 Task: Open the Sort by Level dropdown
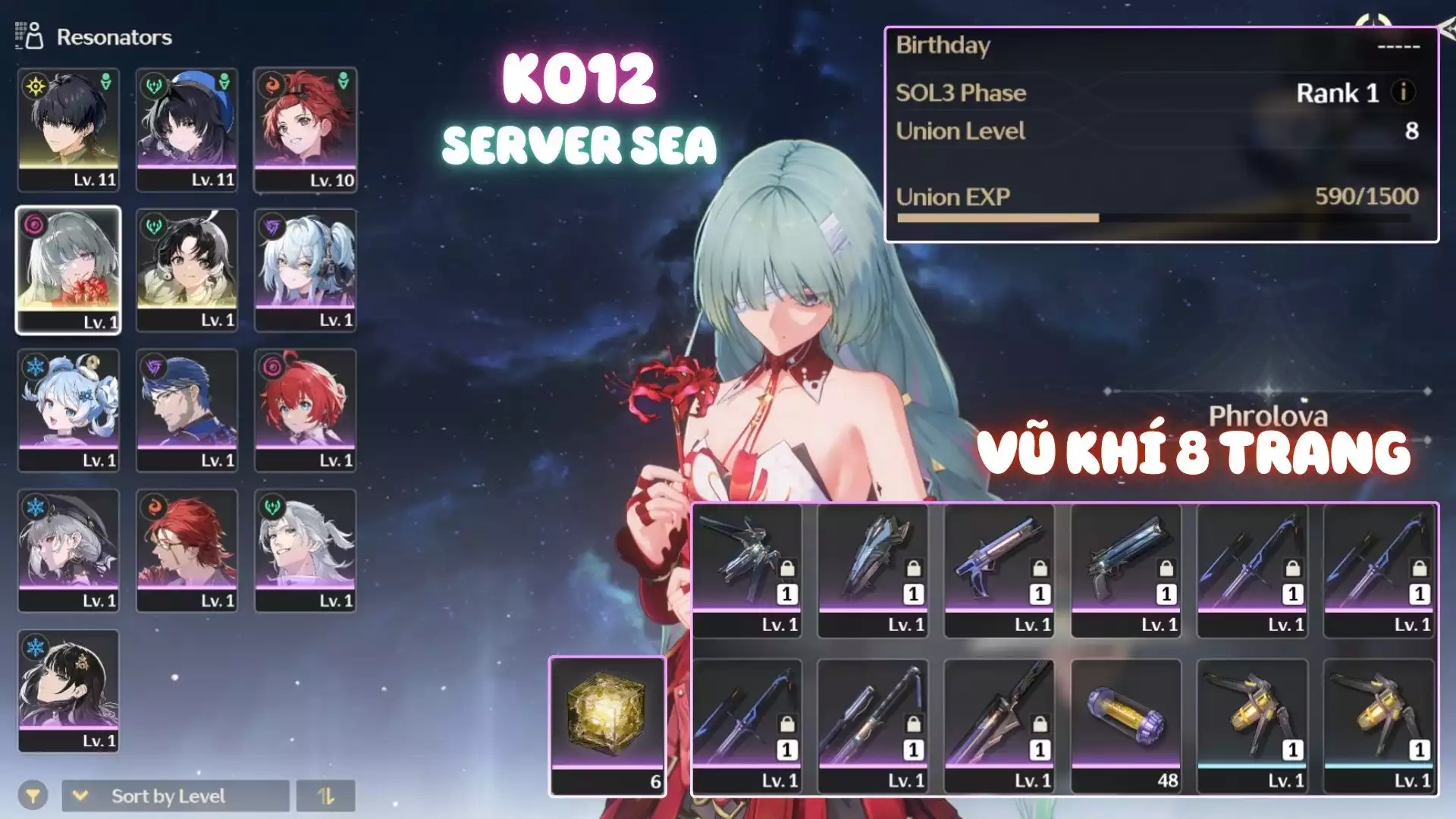pyautogui.click(x=175, y=795)
